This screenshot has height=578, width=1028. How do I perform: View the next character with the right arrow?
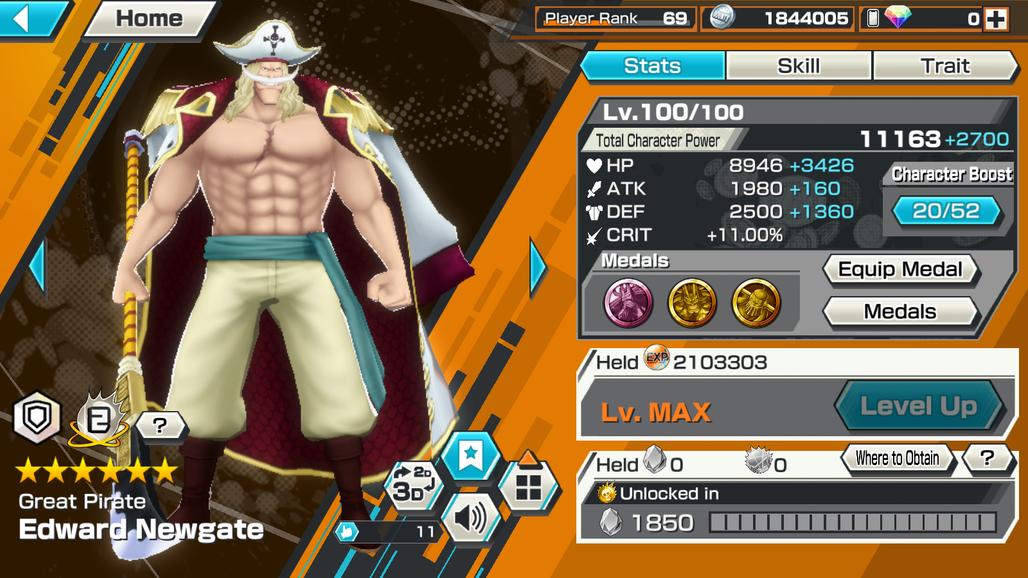537,266
